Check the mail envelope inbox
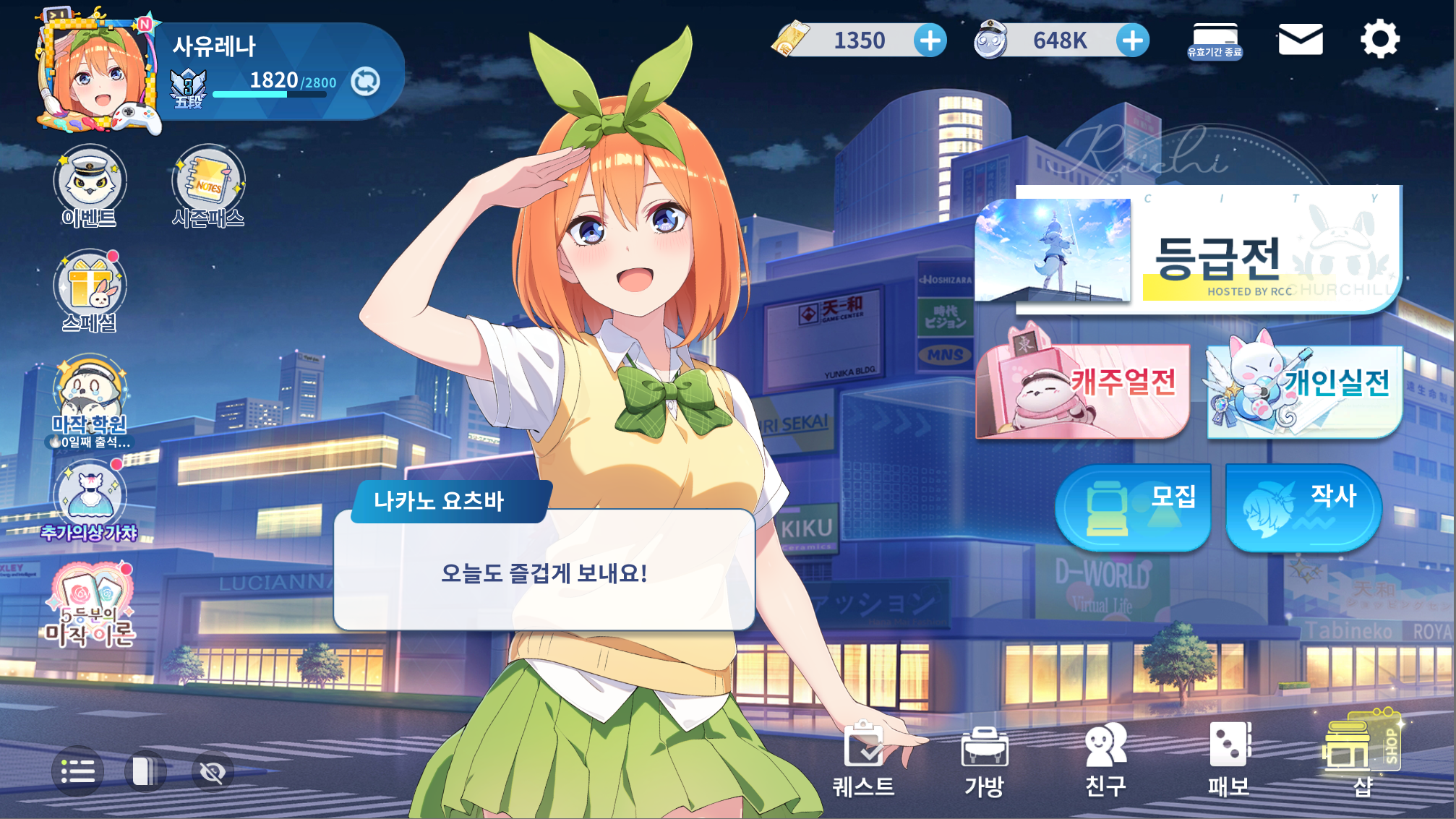1456x819 pixels. (x=1301, y=40)
